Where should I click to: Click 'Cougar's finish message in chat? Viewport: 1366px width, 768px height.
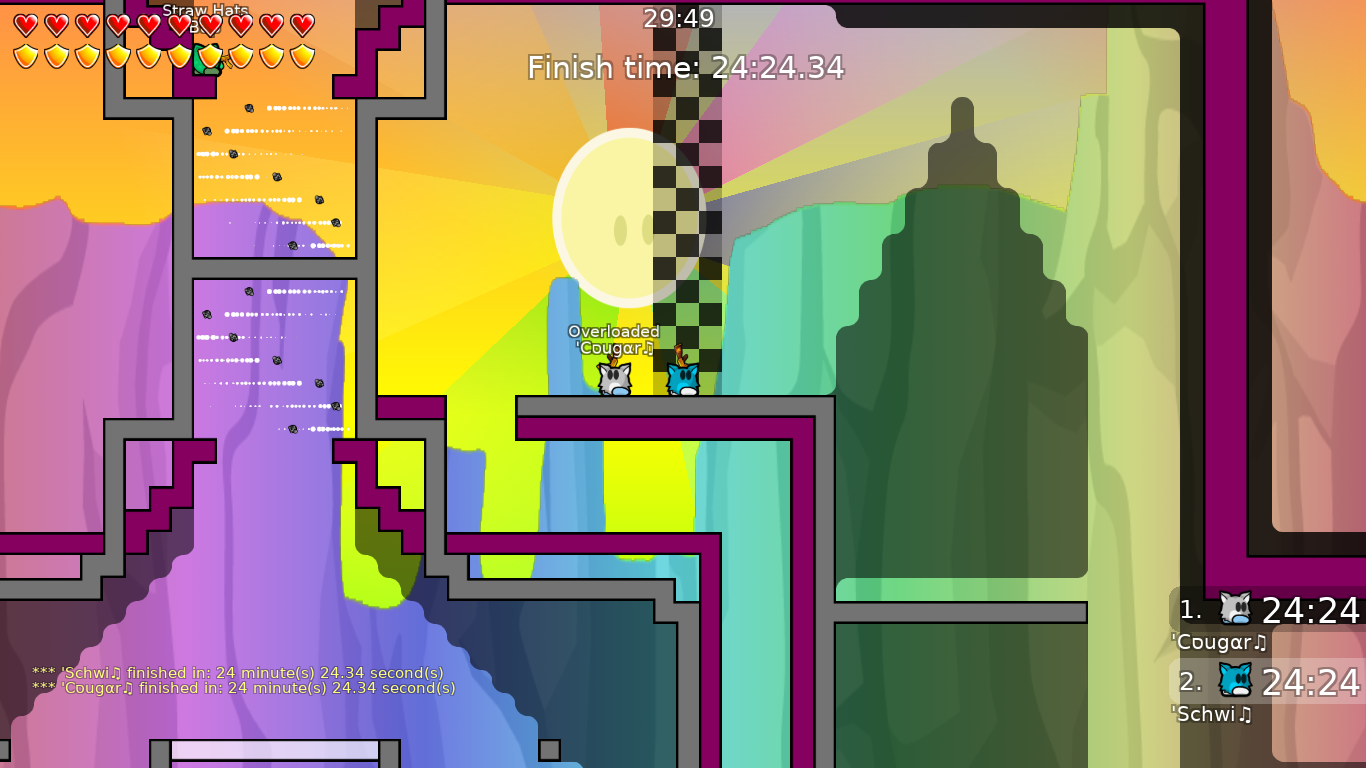click(x=240, y=688)
